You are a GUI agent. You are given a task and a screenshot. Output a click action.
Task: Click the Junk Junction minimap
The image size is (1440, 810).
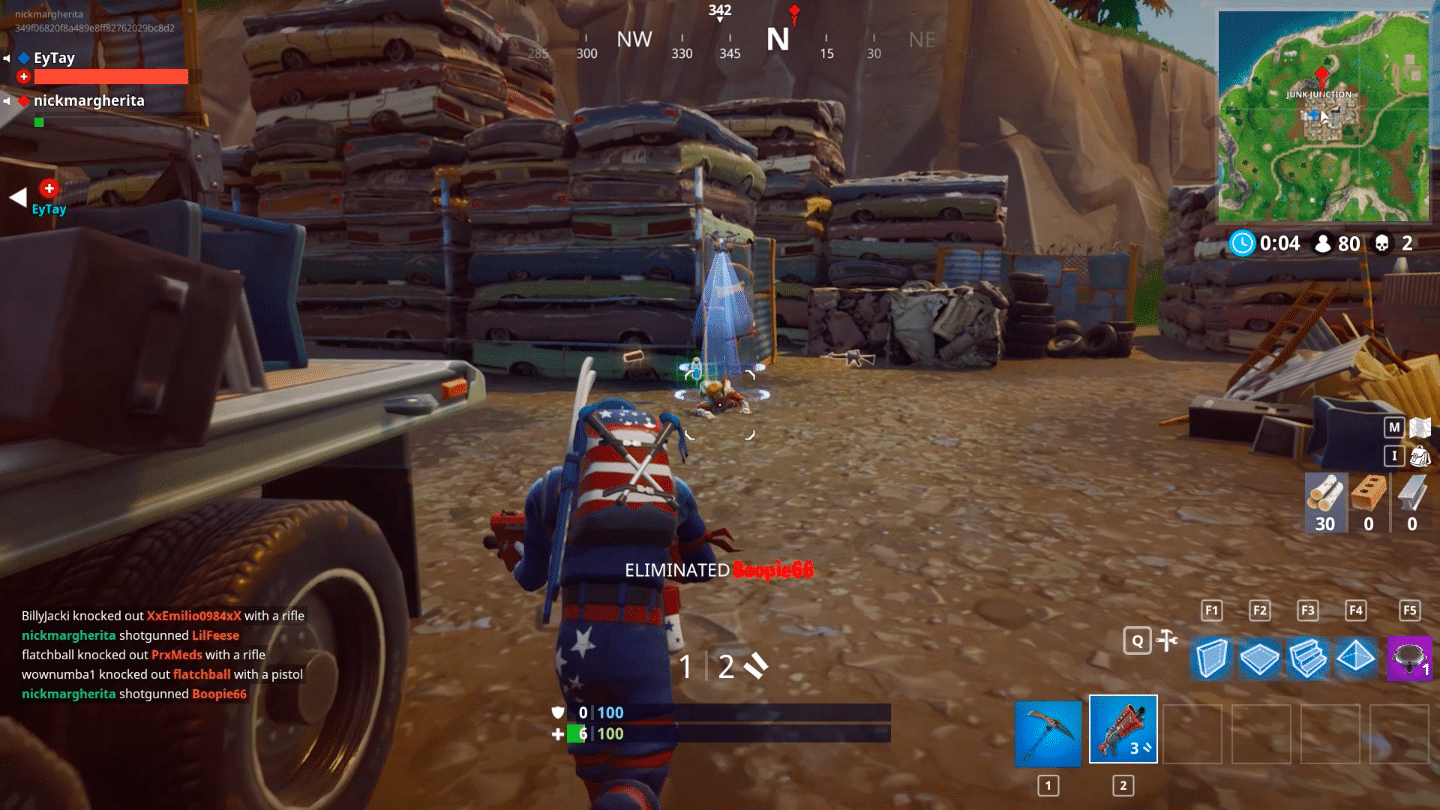tap(1321, 115)
